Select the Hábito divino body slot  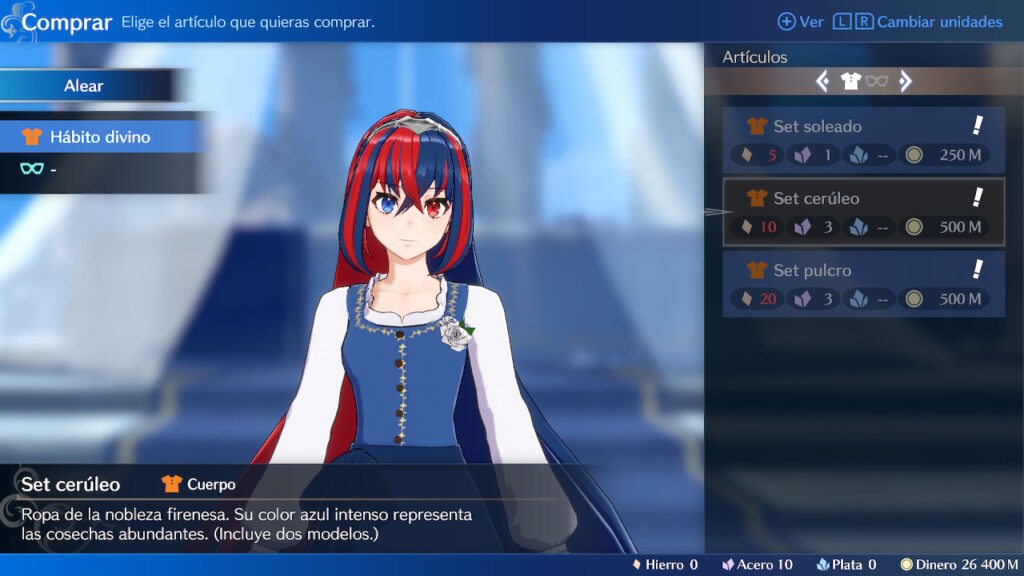[100, 137]
